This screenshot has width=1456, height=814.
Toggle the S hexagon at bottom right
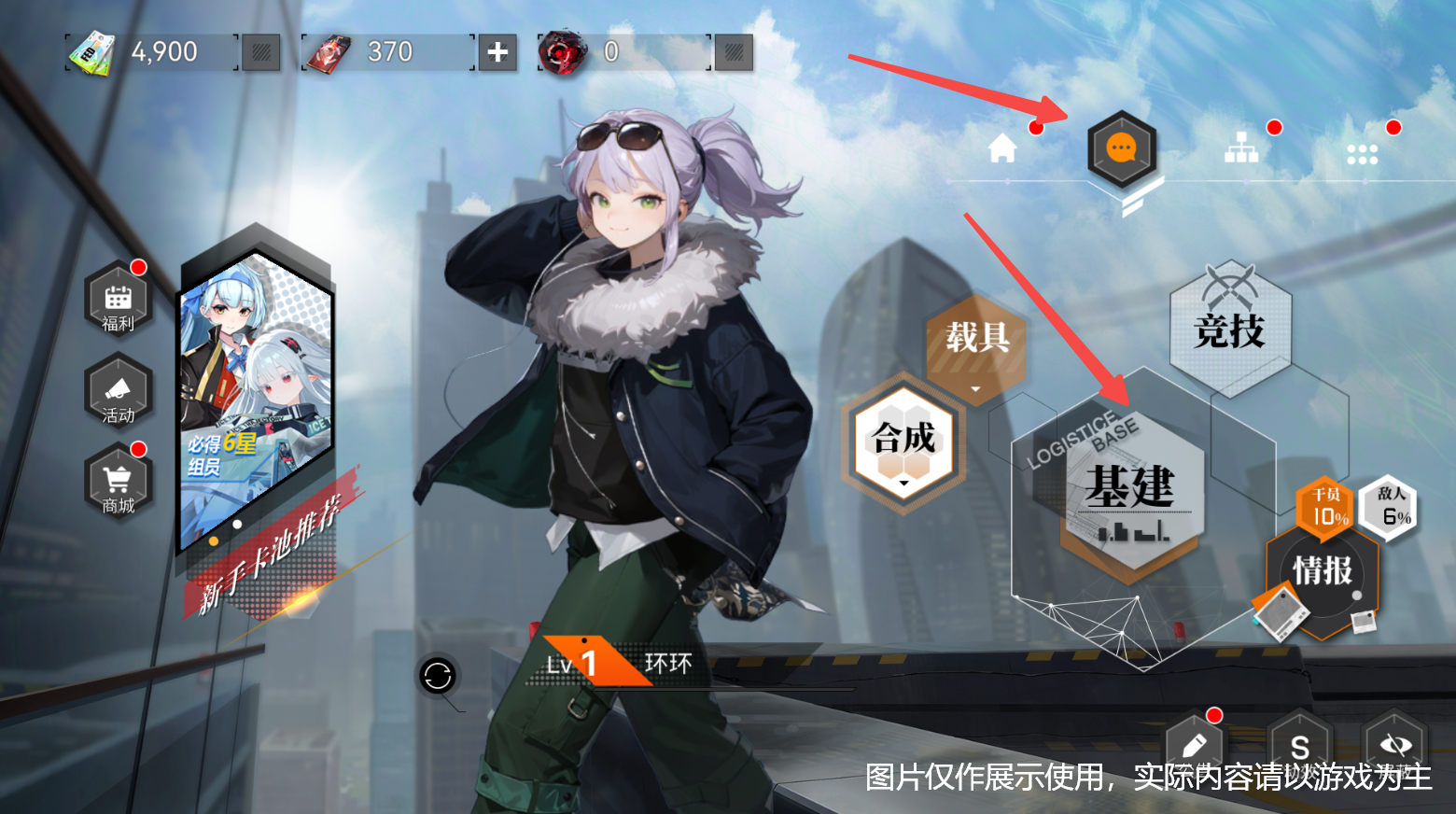[1299, 747]
